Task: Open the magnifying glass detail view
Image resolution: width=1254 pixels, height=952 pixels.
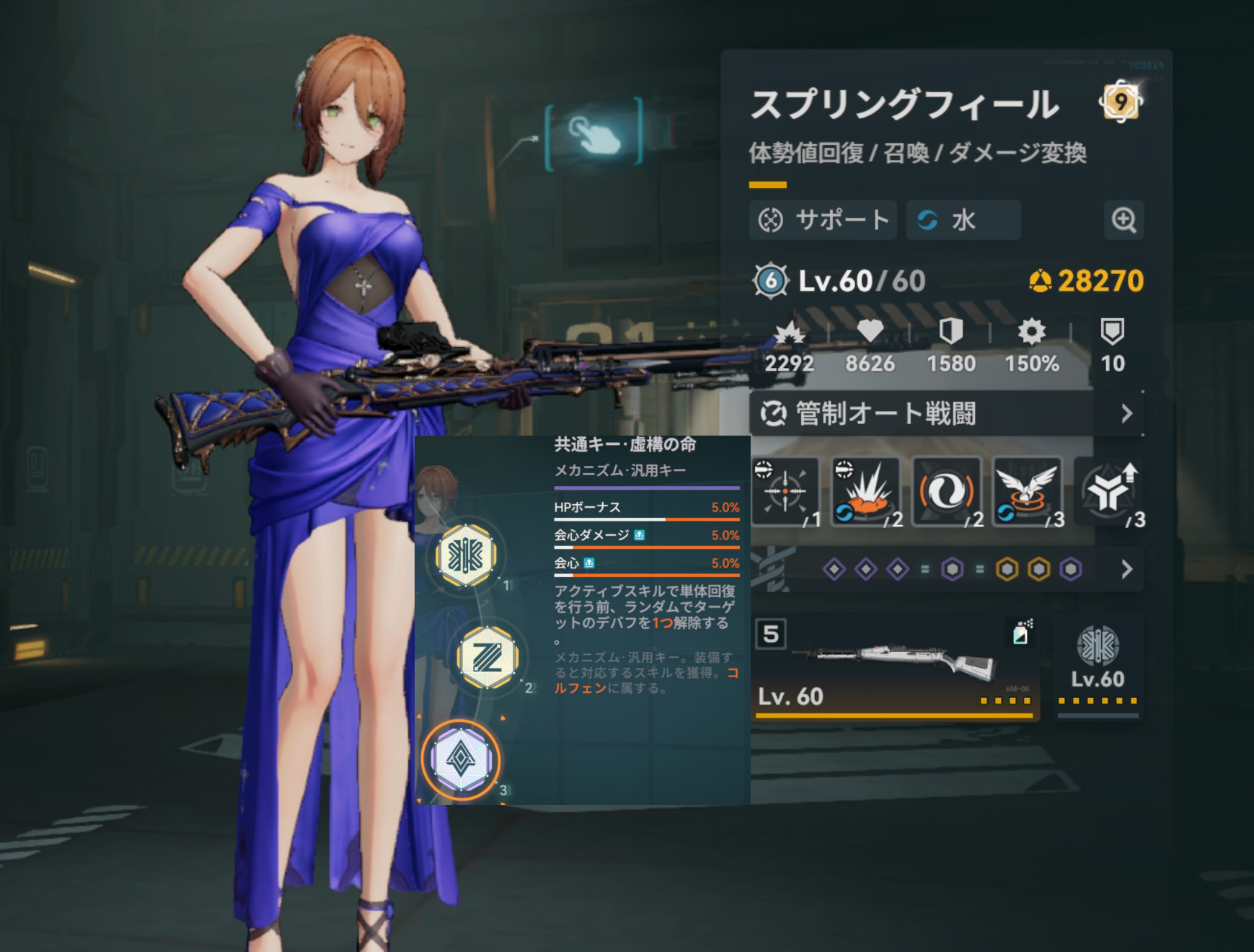Action: [x=1123, y=220]
